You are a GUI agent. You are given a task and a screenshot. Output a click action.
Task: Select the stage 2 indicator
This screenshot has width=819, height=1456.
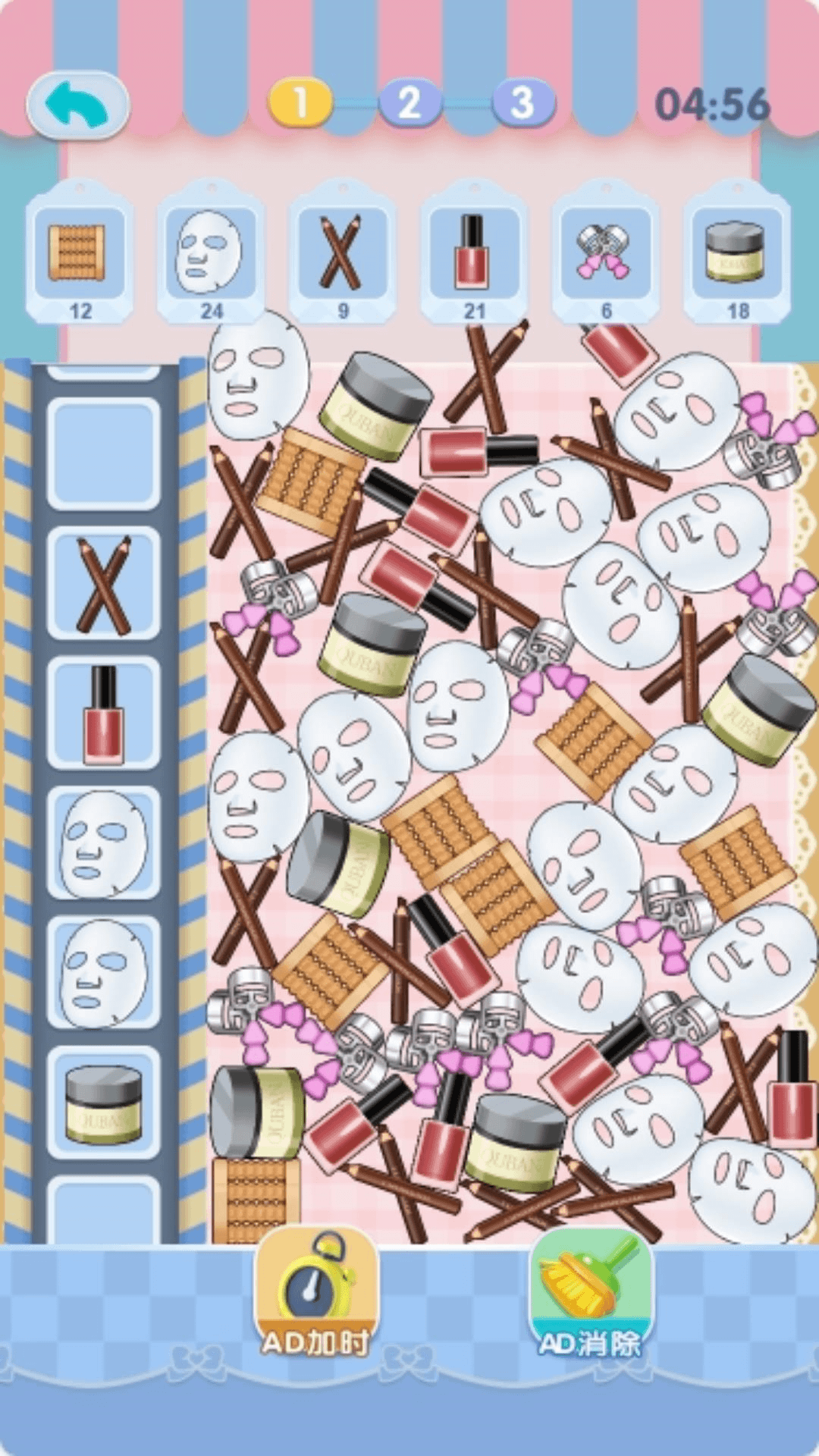(410, 103)
